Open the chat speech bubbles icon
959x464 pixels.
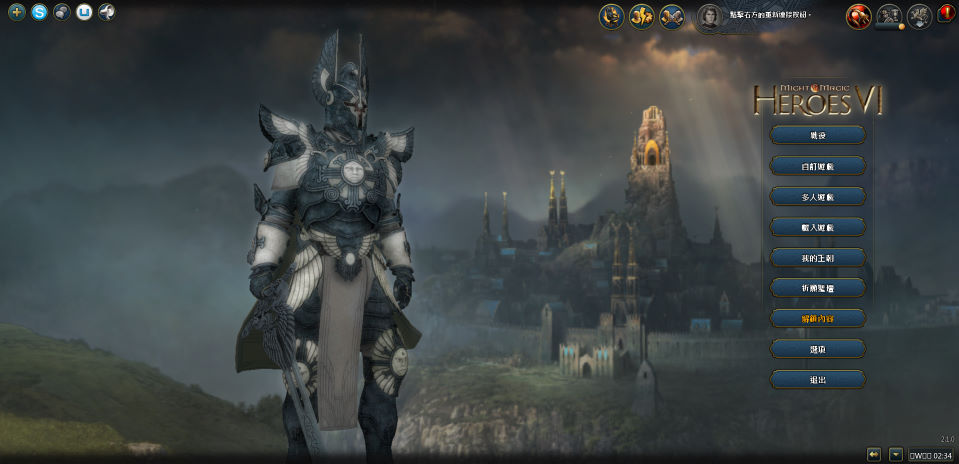pos(62,13)
